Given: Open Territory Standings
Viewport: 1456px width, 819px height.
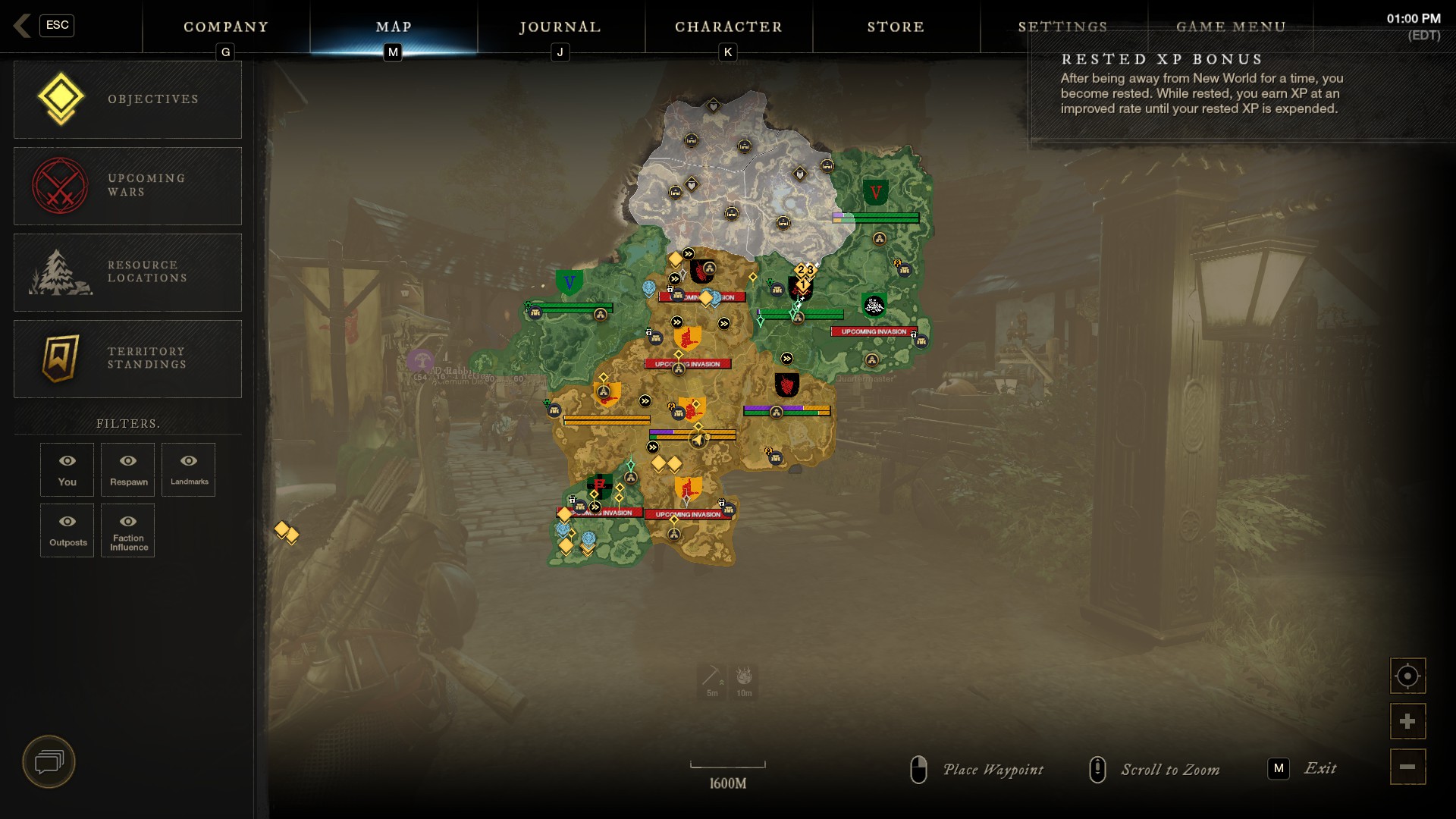Looking at the screenshot, I should click(x=127, y=358).
